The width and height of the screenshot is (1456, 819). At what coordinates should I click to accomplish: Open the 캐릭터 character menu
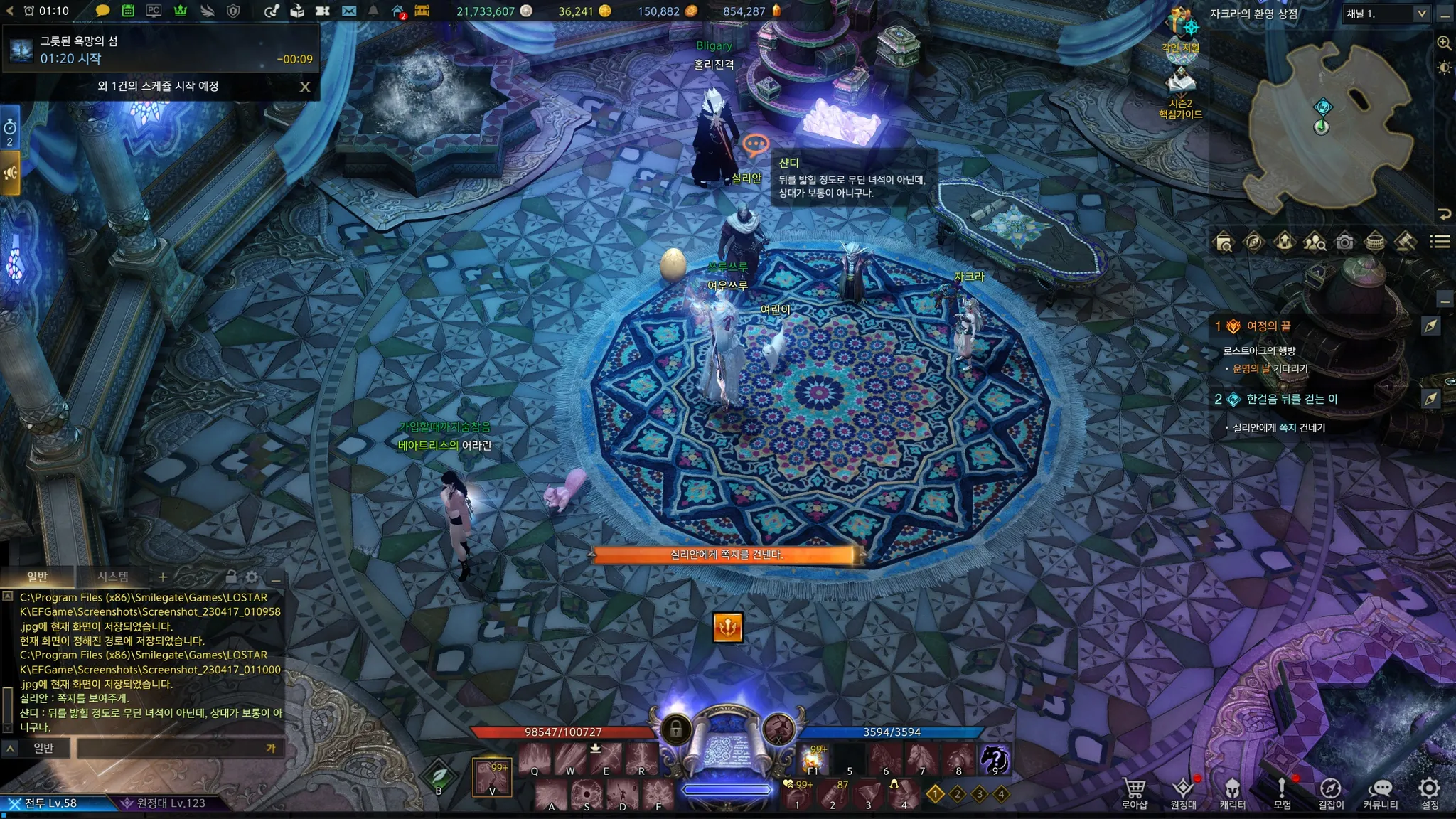(x=1232, y=793)
